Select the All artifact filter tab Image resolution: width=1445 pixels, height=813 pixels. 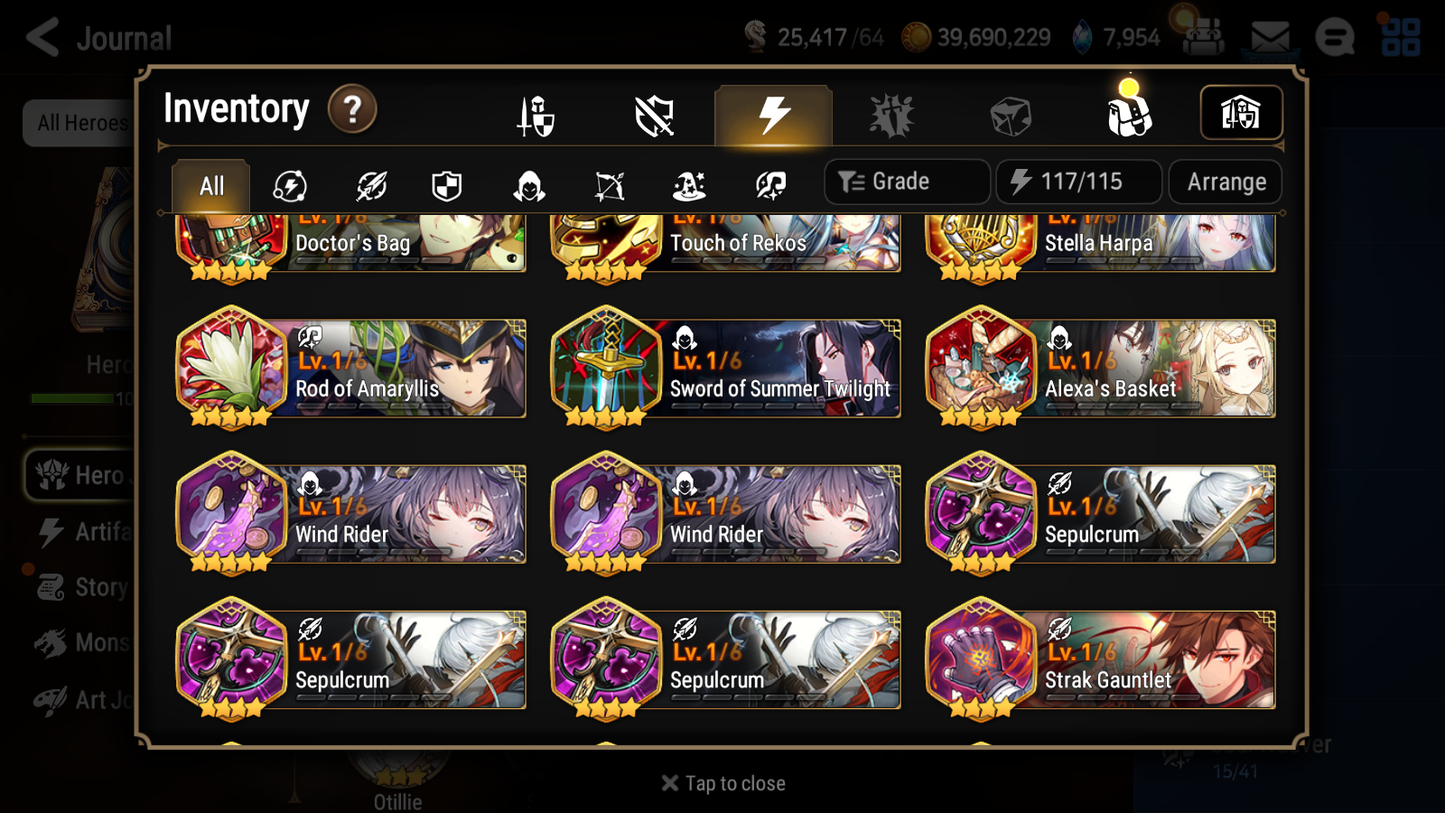coord(210,185)
